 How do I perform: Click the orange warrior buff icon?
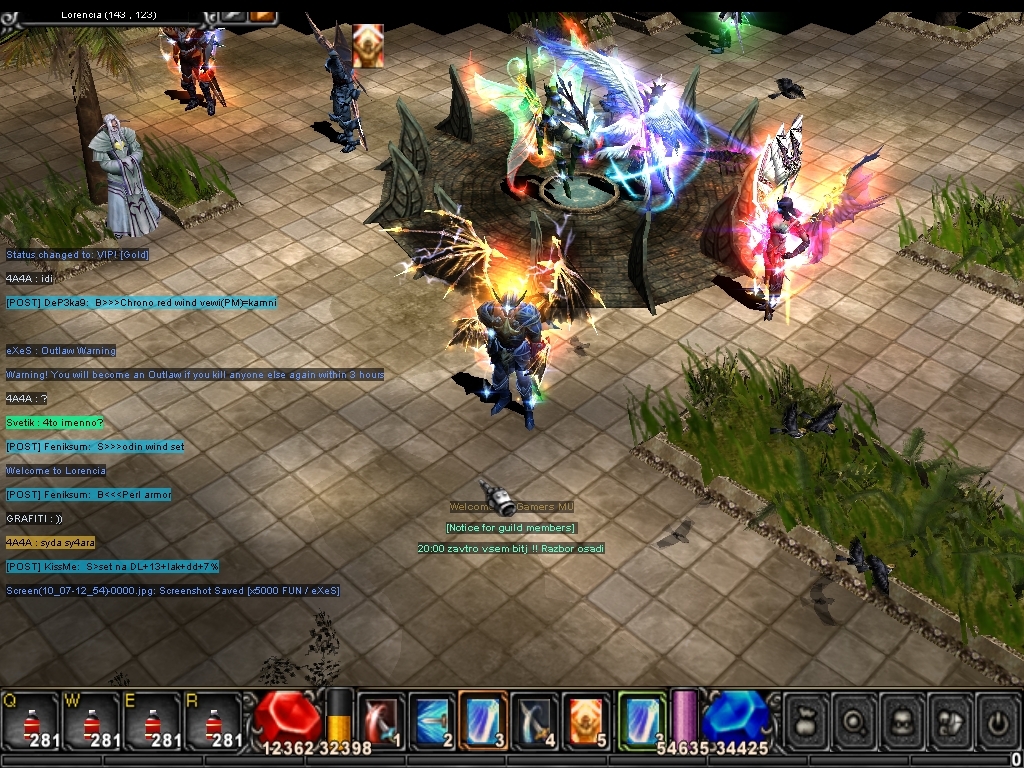[368, 46]
